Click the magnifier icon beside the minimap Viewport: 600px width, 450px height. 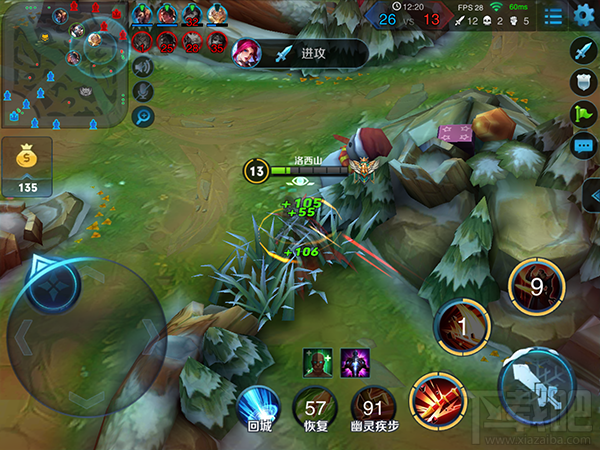144,116
